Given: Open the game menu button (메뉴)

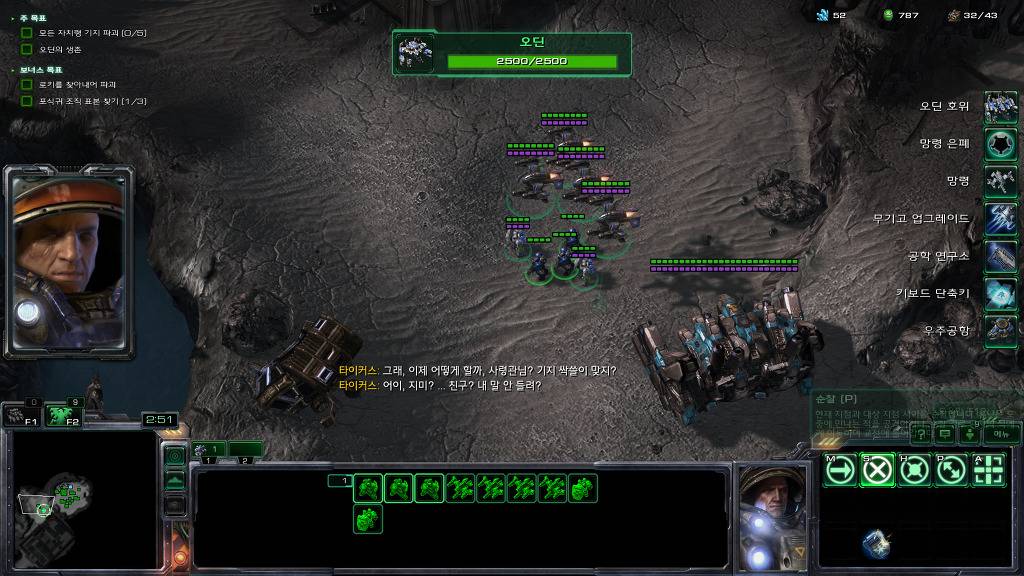Looking at the screenshot, I should [x=1000, y=434].
